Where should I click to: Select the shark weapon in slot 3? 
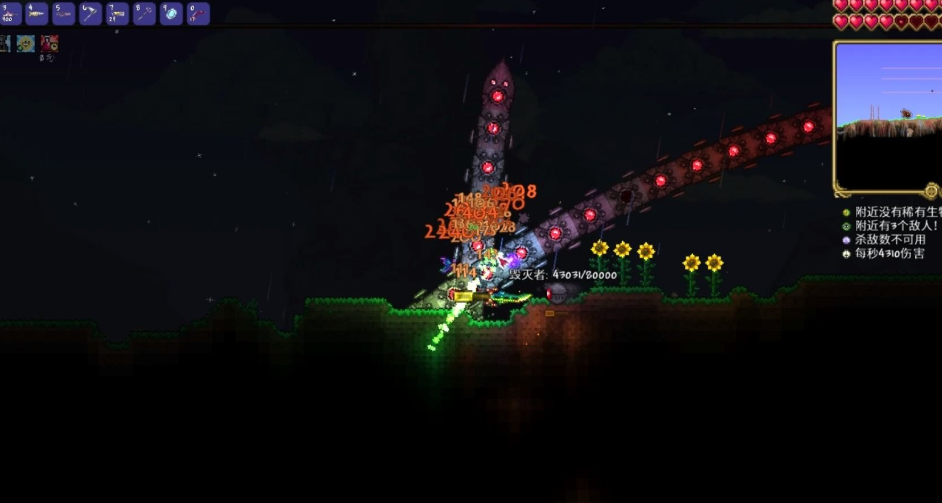pos(10,14)
